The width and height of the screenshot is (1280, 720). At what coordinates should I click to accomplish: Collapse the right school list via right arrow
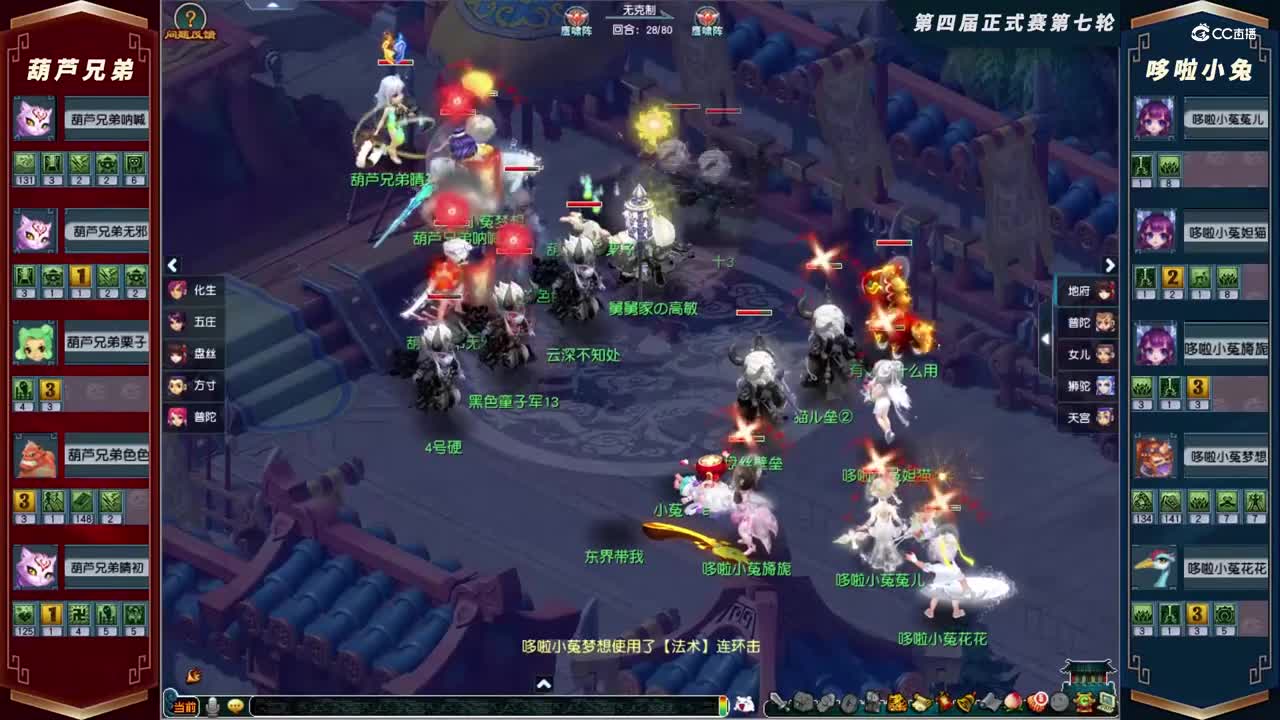pos(1110,265)
